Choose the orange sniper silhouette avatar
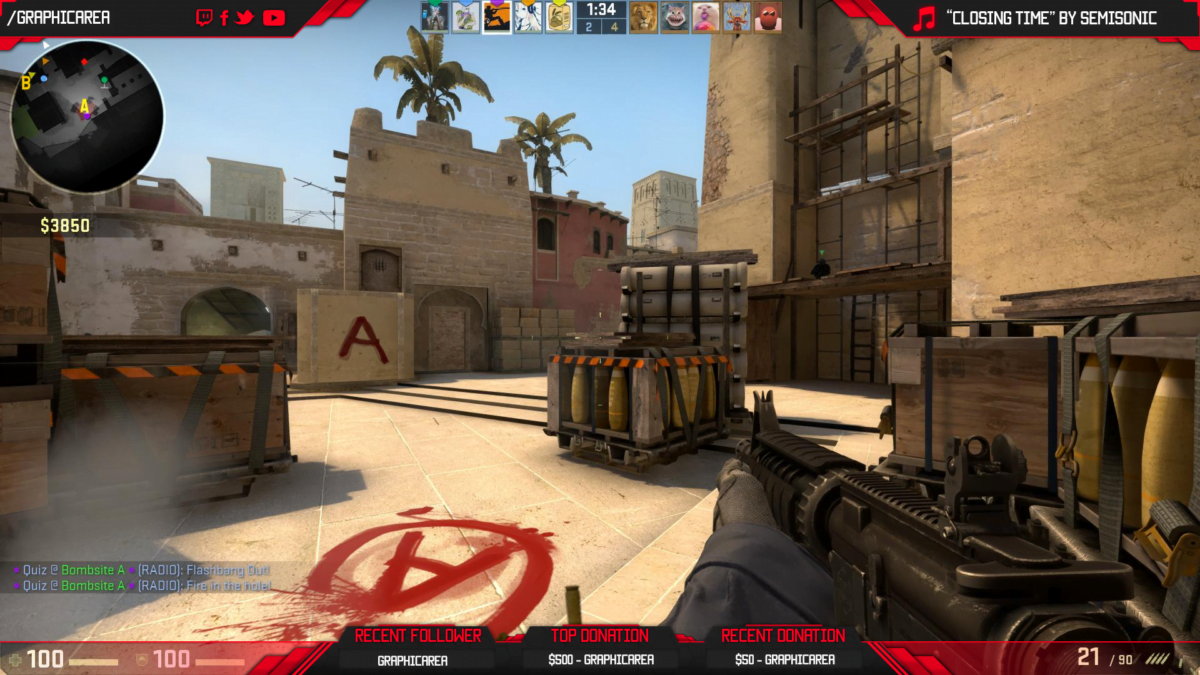This screenshot has height=675, width=1200. pos(497,17)
